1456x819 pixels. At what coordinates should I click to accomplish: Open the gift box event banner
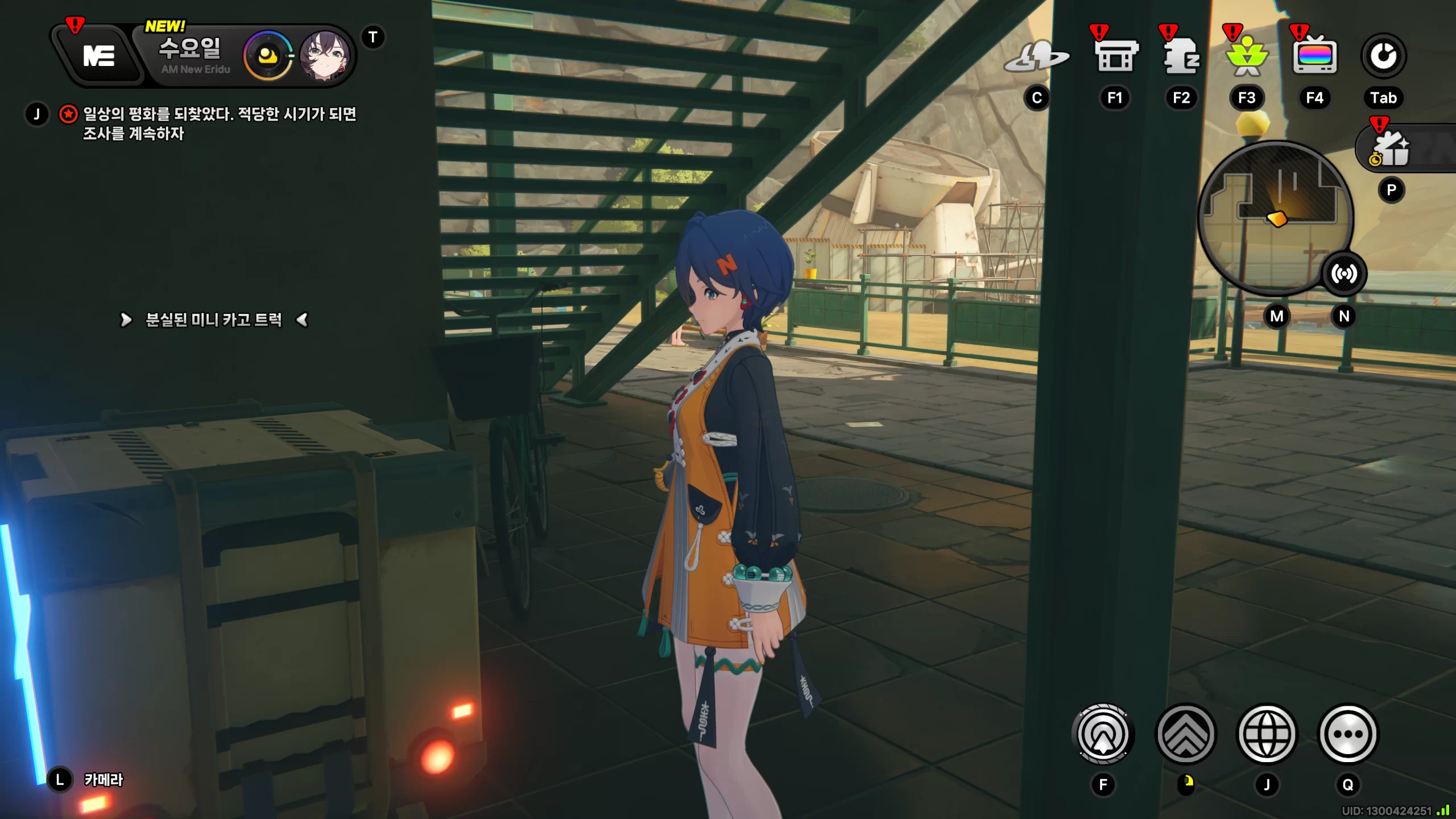point(1393,149)
